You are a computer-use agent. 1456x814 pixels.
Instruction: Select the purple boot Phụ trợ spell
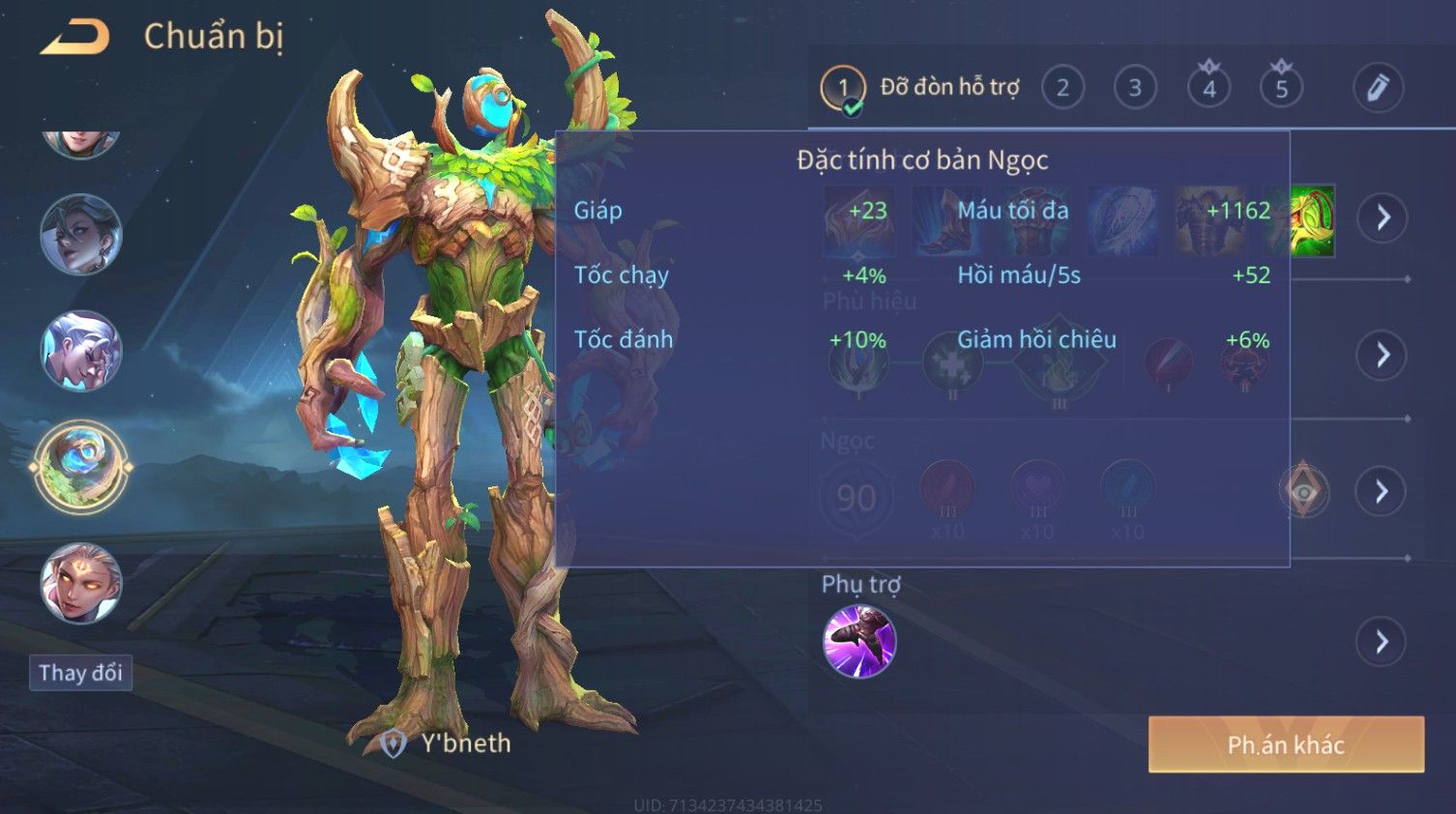(859, 641)
